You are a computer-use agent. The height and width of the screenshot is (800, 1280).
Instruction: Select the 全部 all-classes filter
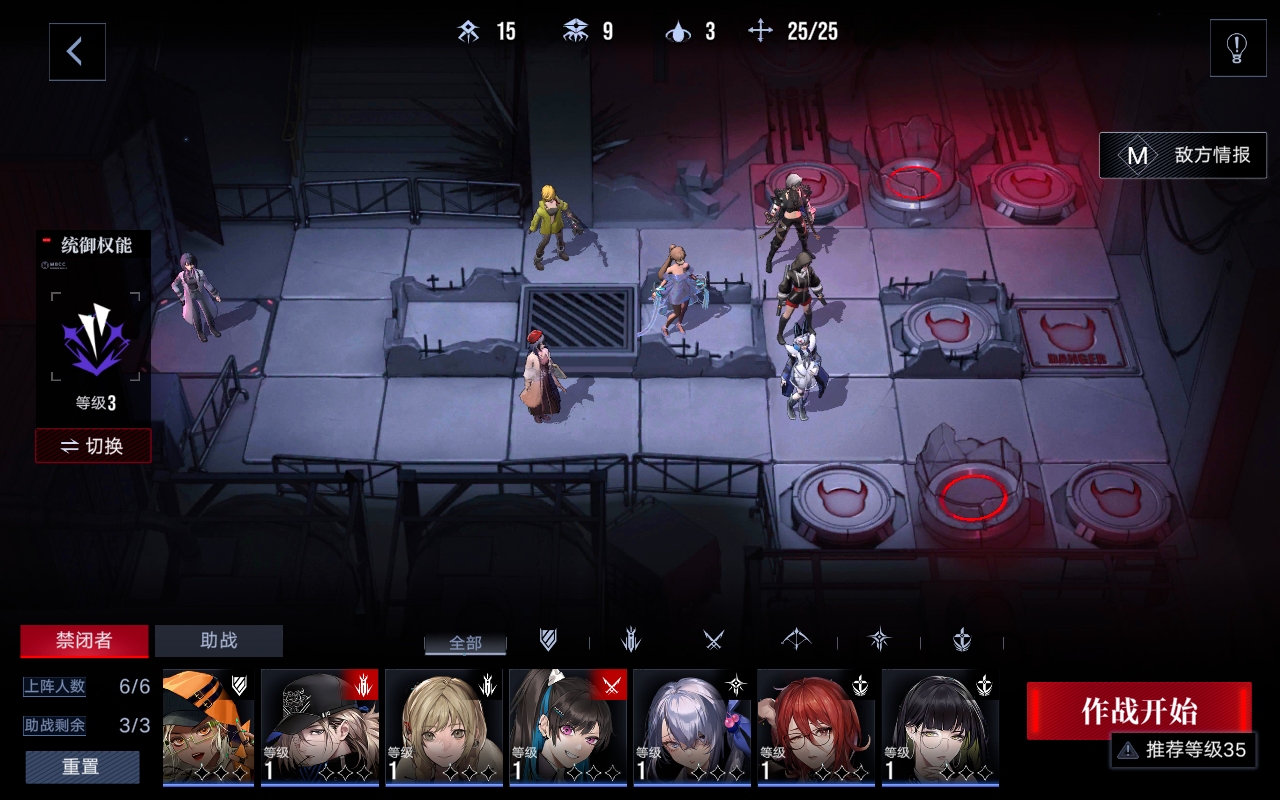[465, 643]
